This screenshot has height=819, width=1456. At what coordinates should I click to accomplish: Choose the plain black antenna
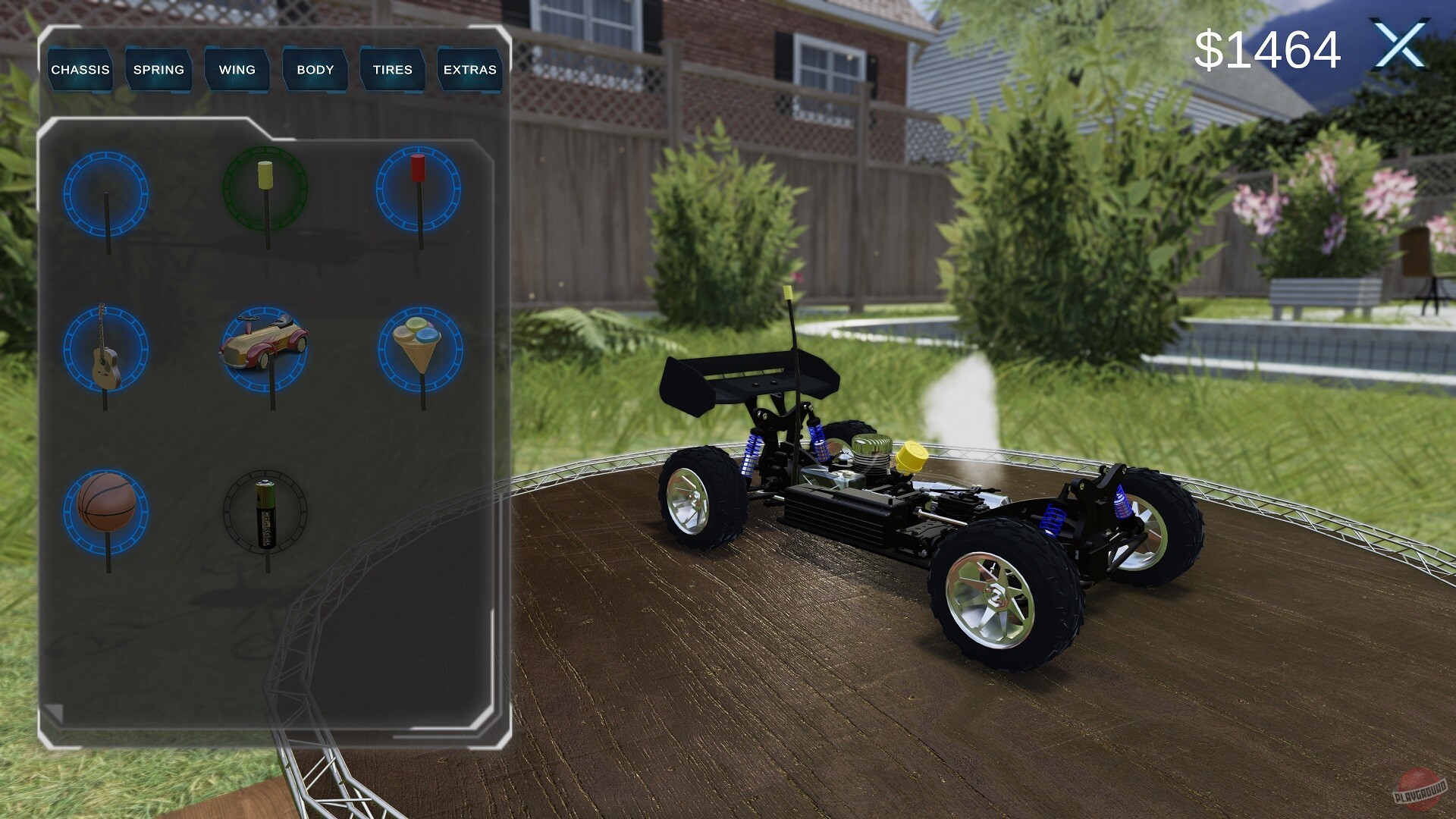pos(106,193)
